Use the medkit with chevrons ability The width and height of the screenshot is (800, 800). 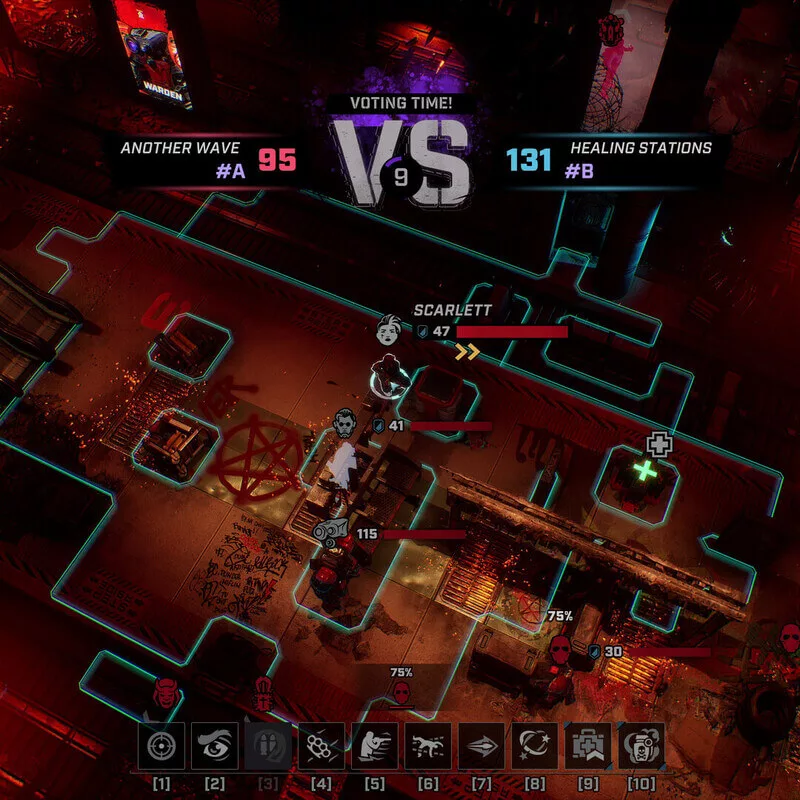pos(588,747)
